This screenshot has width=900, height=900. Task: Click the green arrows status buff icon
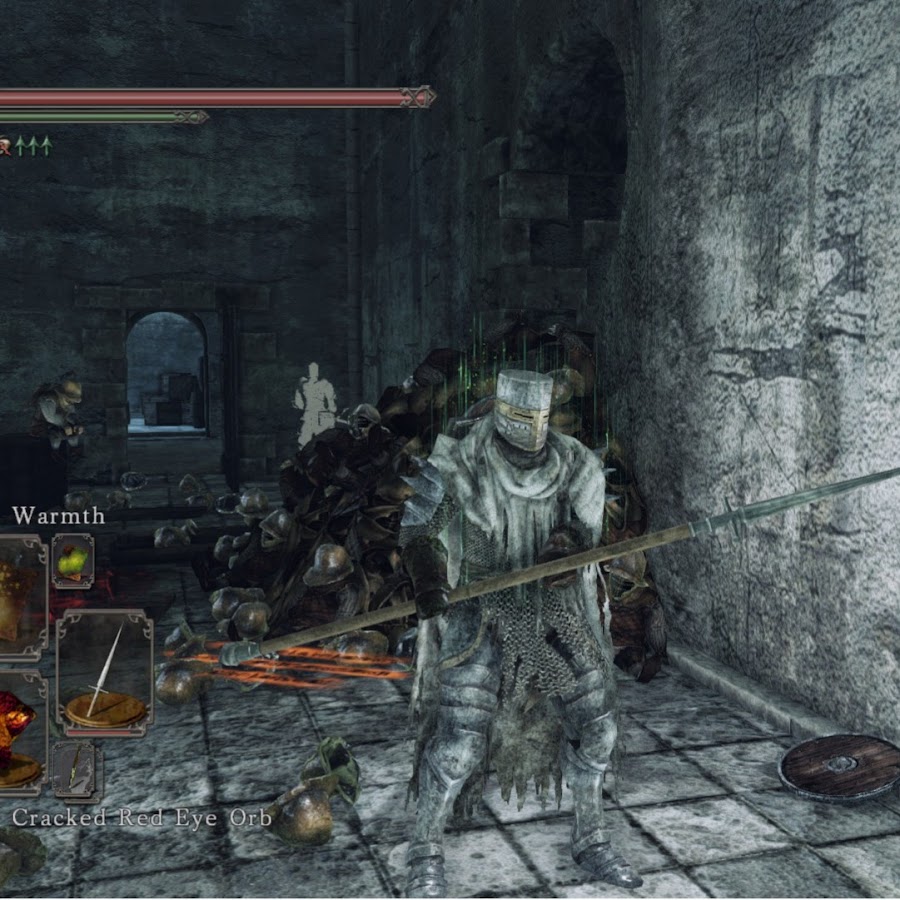point(32,147)
